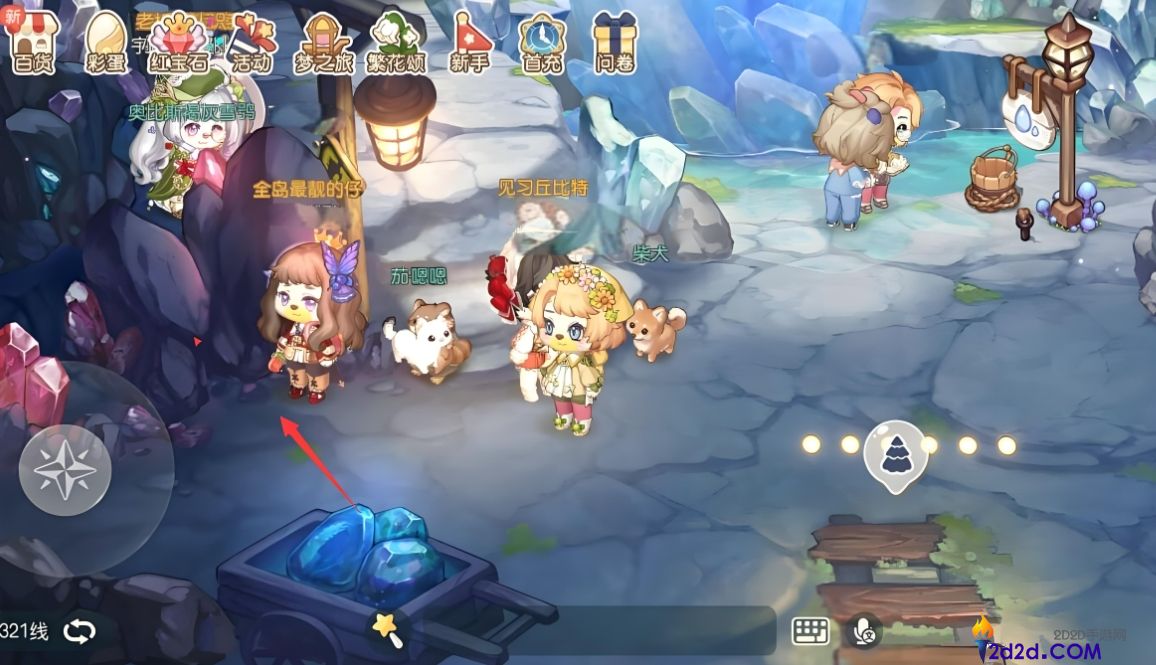Open the 梦之旅 dream journey menu

pos(325,43)
